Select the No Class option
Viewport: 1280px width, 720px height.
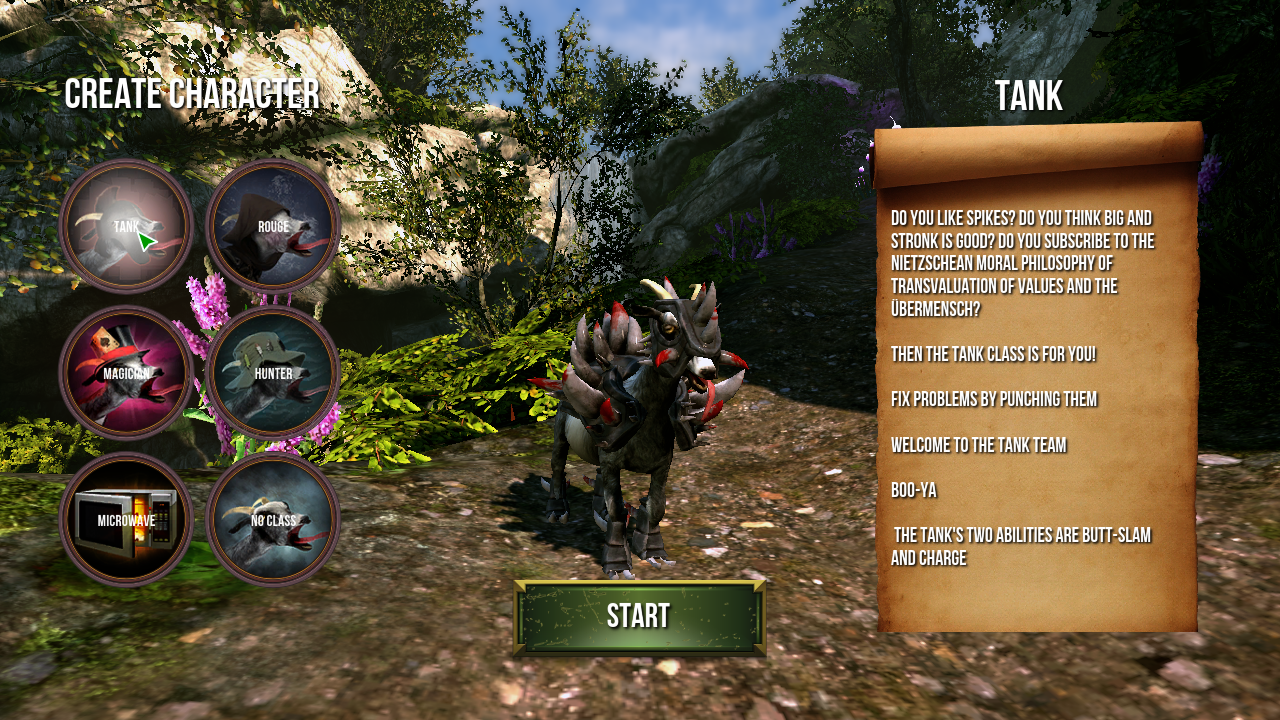coord(273,520)
